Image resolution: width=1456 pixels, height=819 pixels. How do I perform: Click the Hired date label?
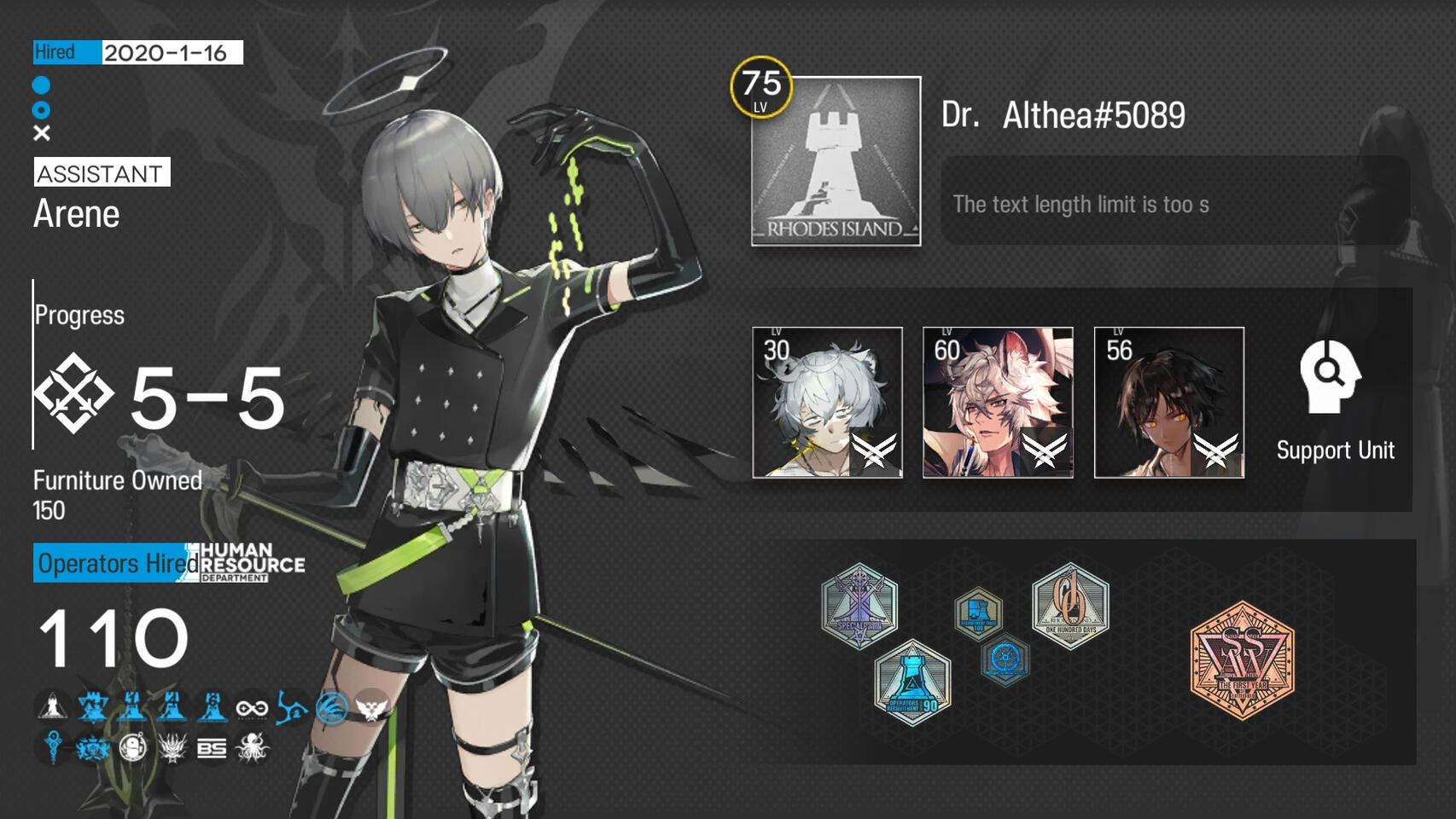click(x=60, y=51)
